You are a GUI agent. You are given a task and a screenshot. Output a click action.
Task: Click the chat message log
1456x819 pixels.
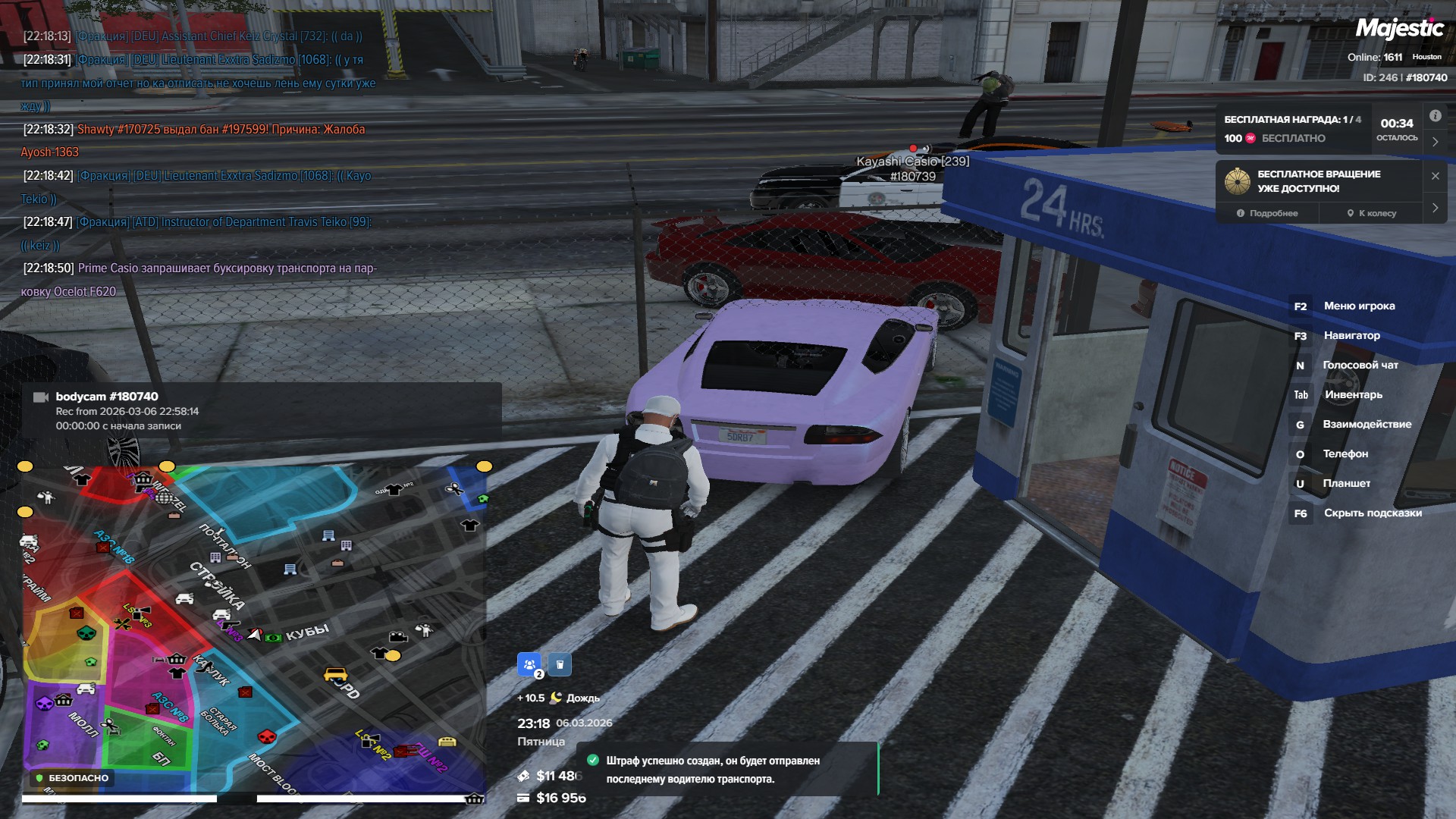click(x=199, y=164)
